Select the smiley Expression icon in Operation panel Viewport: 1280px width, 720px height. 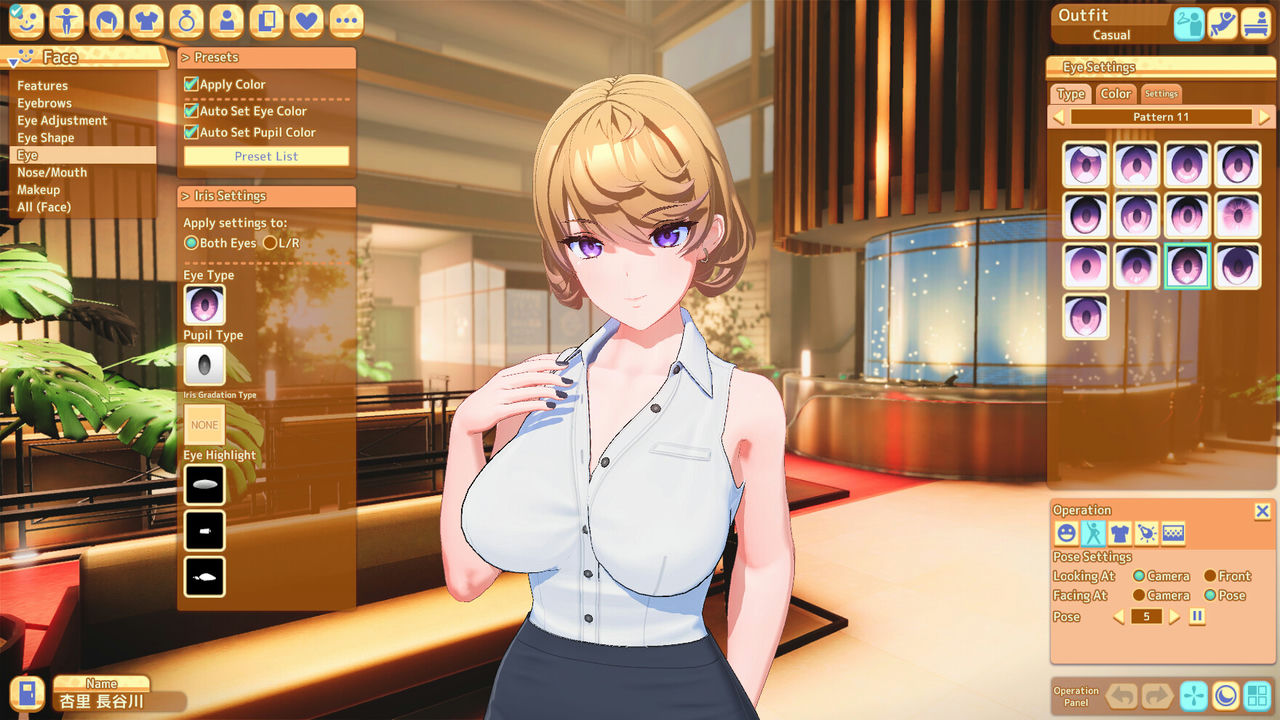click(1065, 533)
